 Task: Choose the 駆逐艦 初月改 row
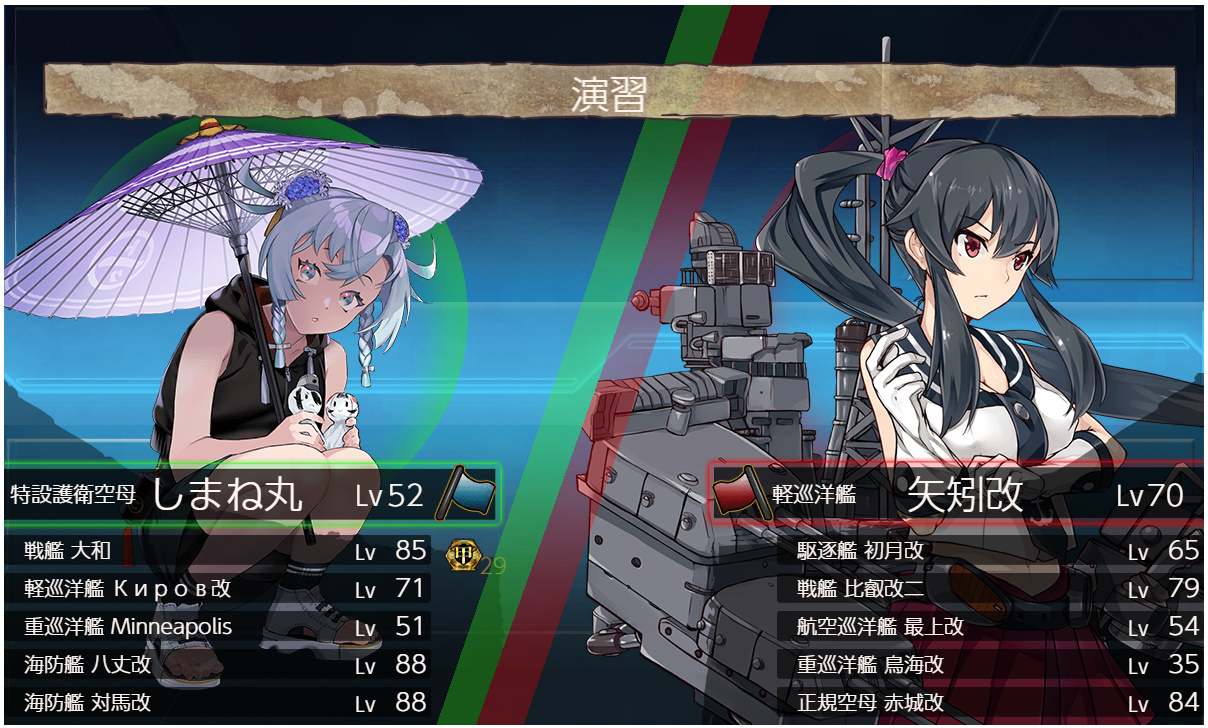990,551
